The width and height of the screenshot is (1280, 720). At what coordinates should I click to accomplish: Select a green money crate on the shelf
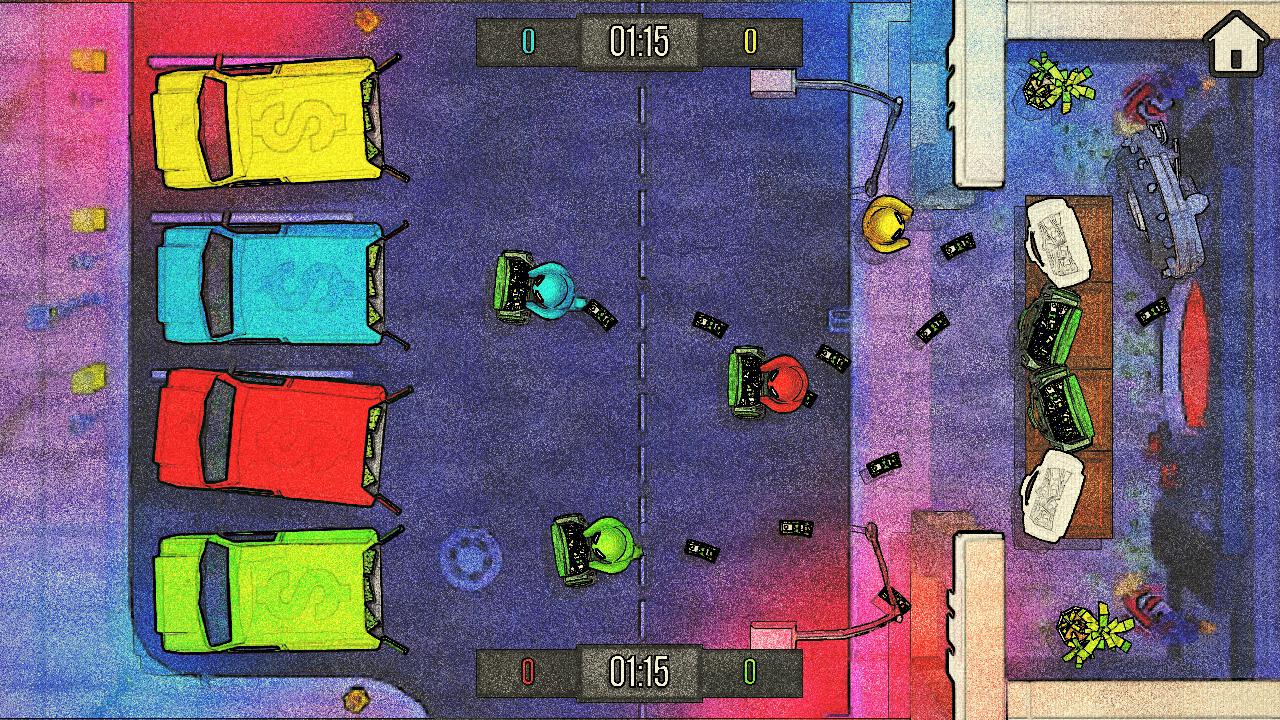(1053, 326)
